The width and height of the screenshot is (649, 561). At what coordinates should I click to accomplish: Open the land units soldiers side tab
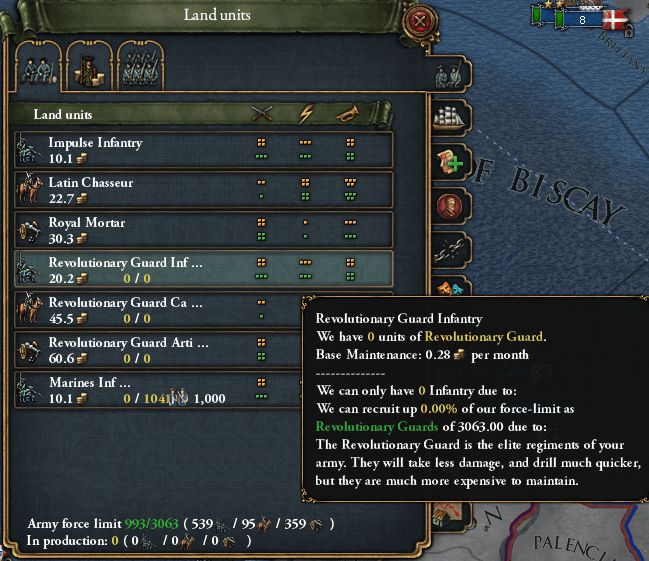tap(449, 68)
